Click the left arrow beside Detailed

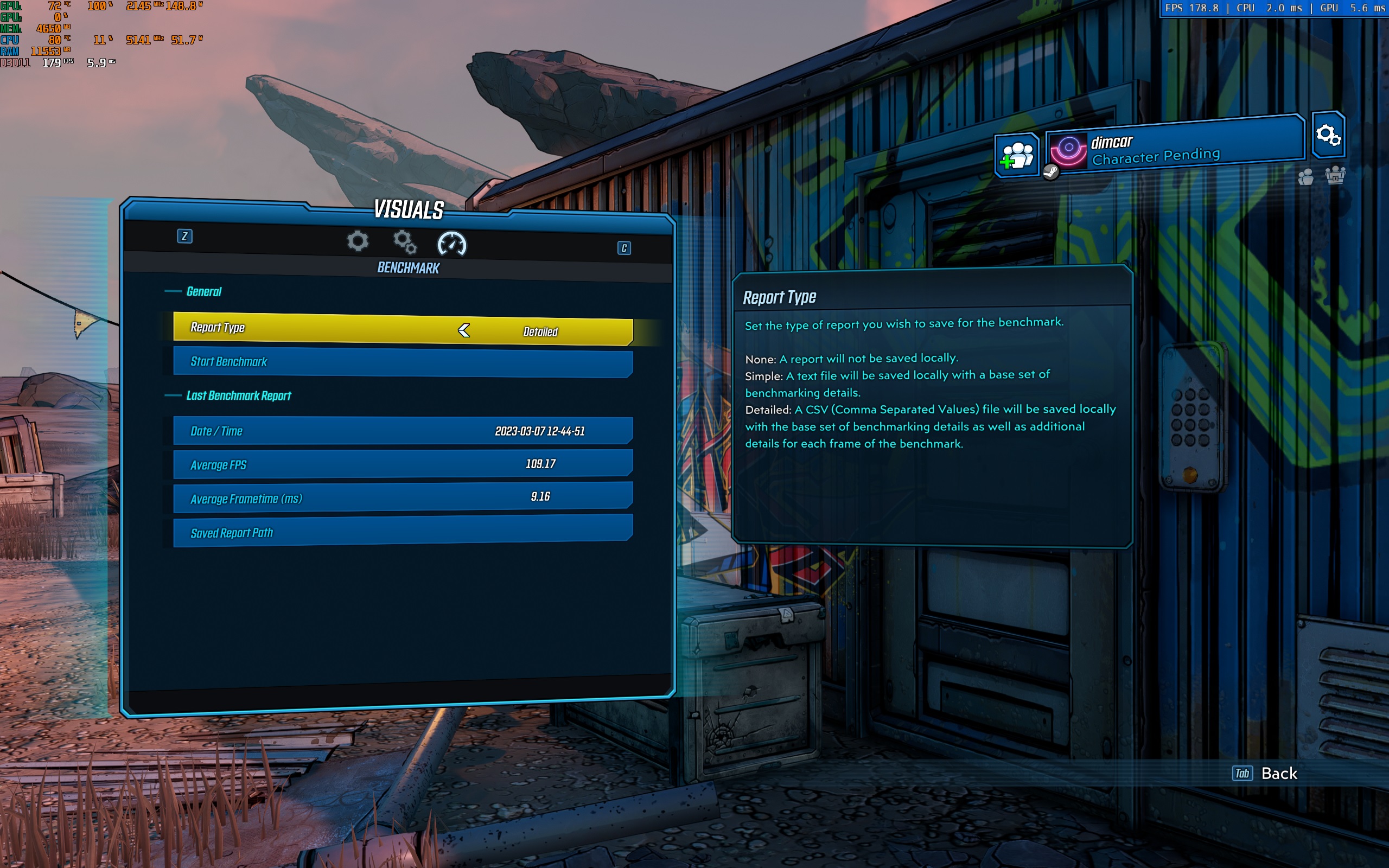(464, 330)
